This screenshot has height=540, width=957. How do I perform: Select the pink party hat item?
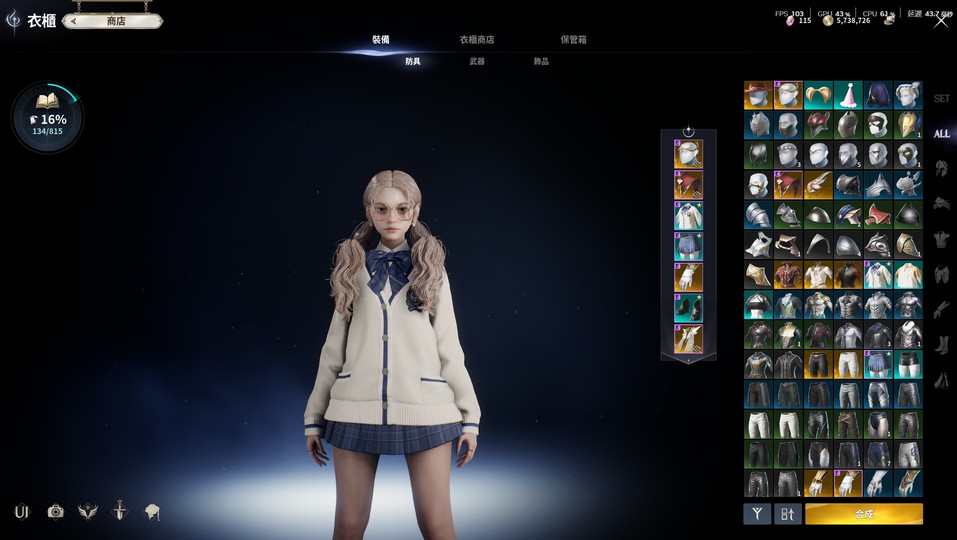pos(848,95)
